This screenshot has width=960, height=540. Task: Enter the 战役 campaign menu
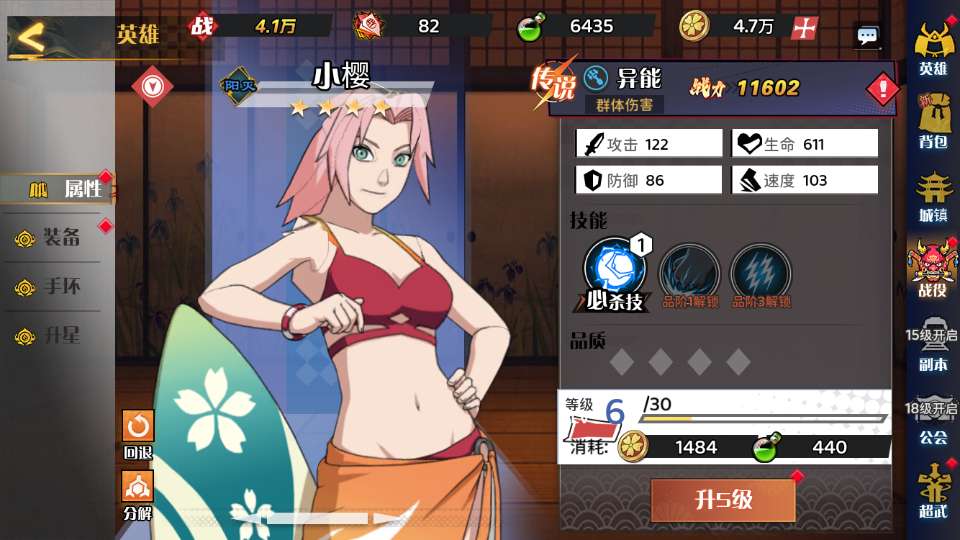[933, 270]
